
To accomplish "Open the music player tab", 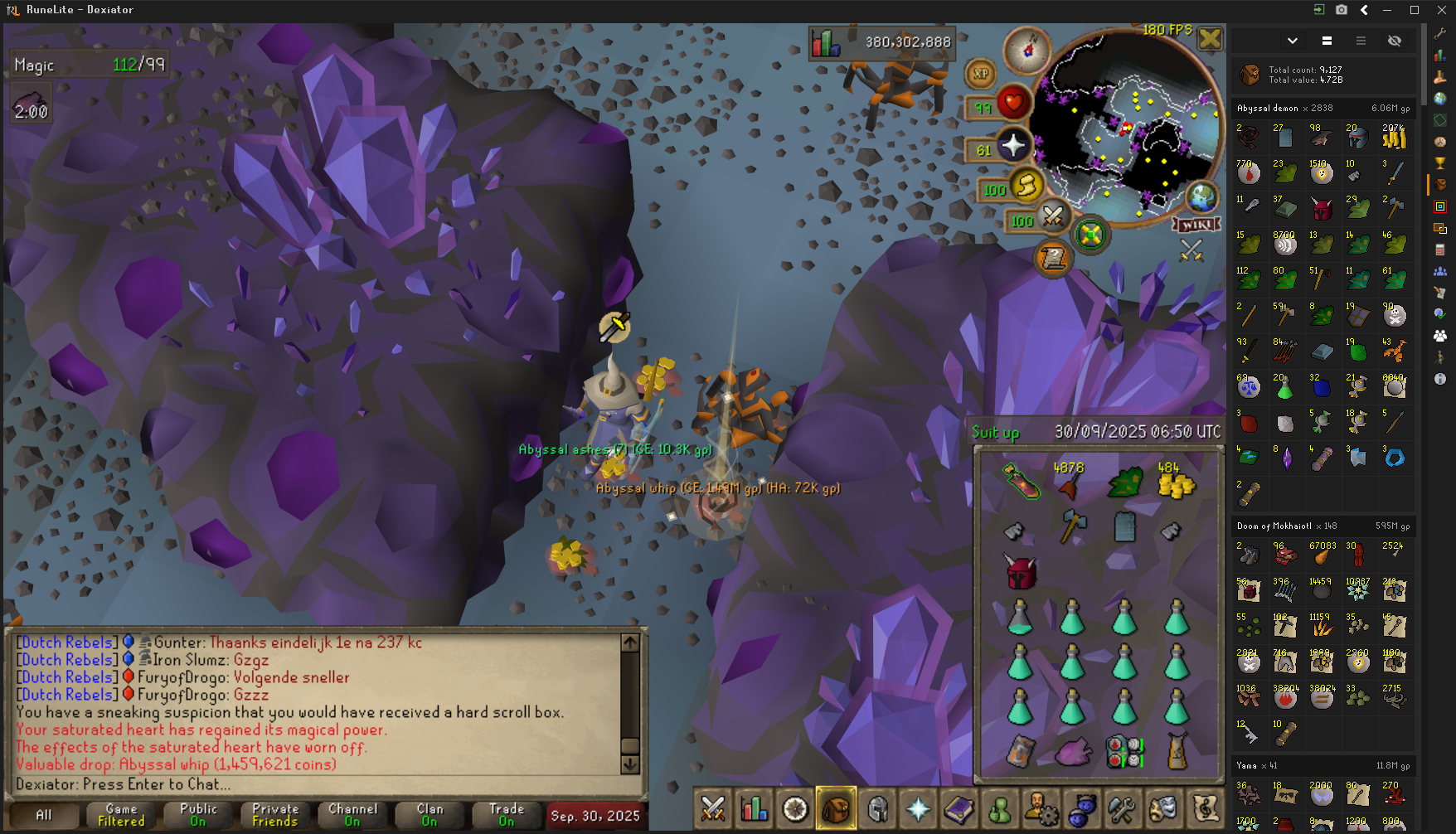I will [1205, 808].
